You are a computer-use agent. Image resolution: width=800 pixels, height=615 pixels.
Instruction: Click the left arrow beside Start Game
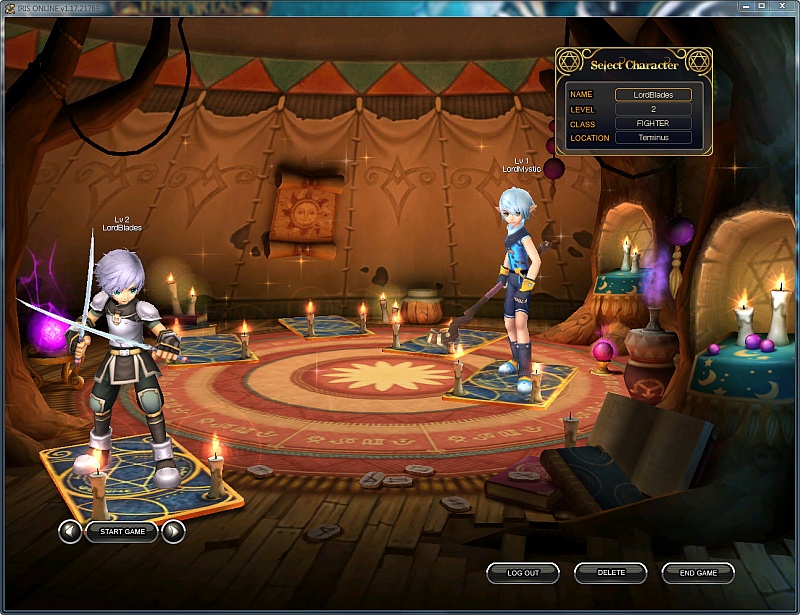[70, 532]
